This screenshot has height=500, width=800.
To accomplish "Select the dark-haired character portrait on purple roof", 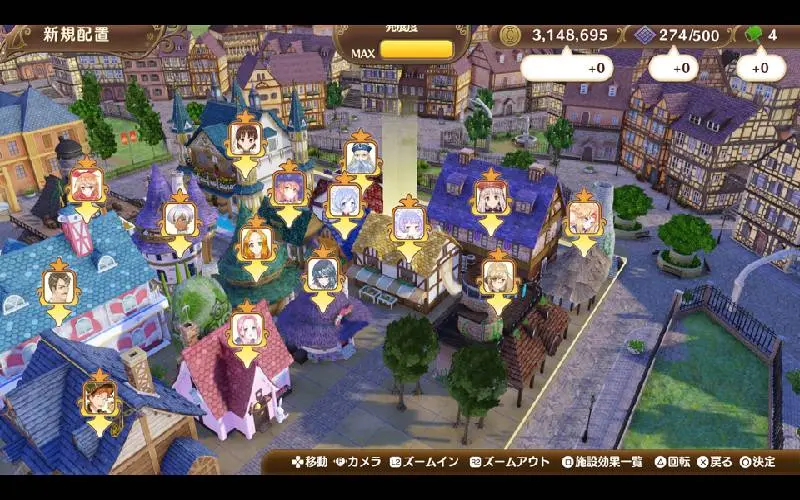I will tap(321, 274).
